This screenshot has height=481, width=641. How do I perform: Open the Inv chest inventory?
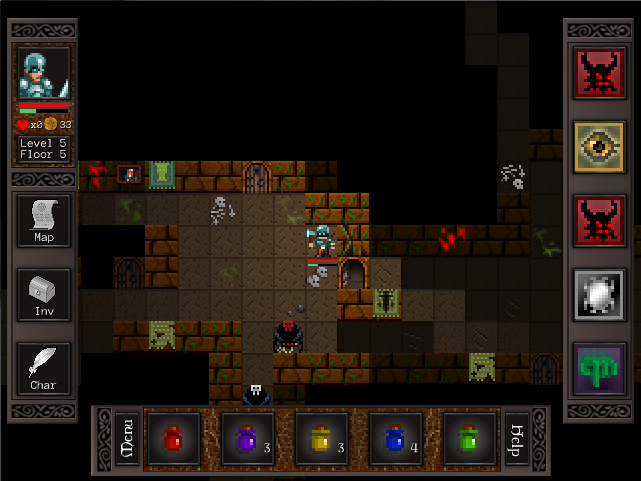pyautogui.click(x=43, y=294)
